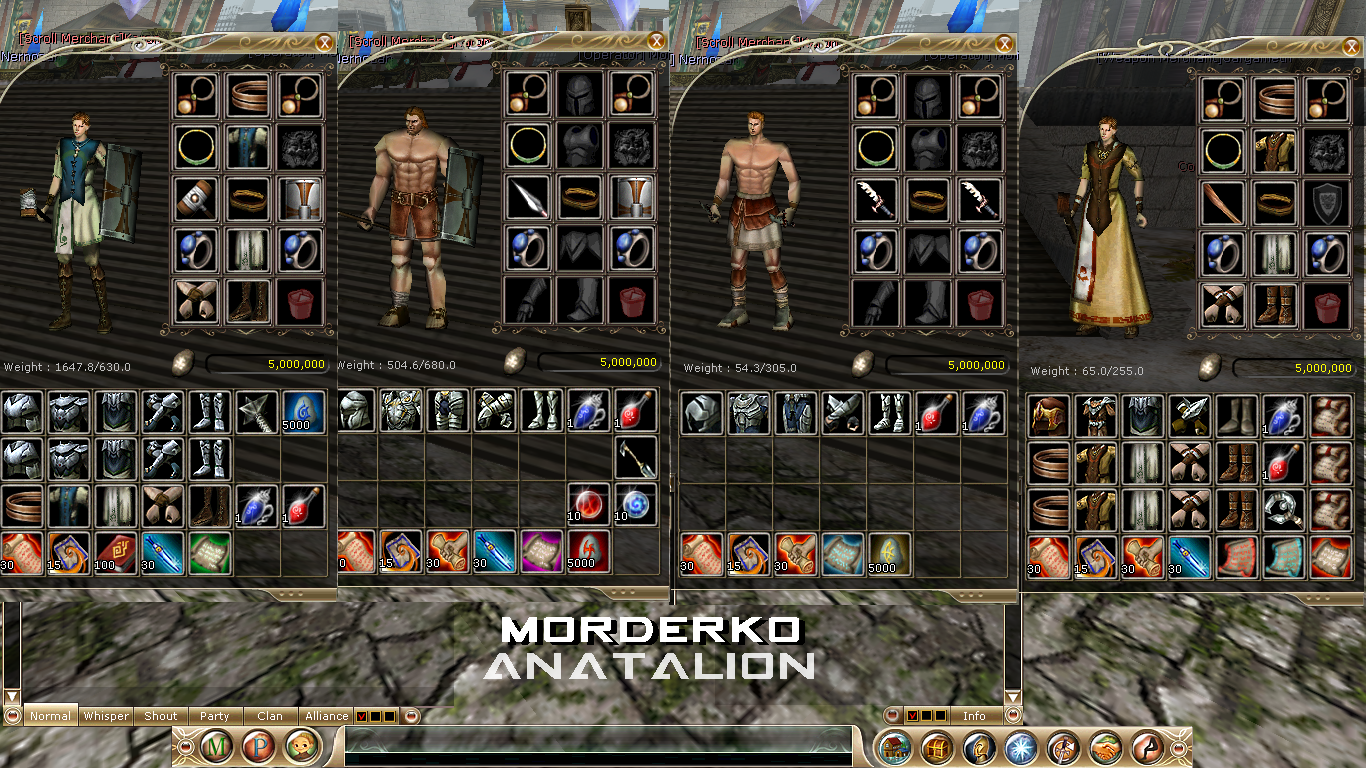Viewport: 1366px width, 768px height.
Task: Select the Clan chat tab
Action: (270, 716)
